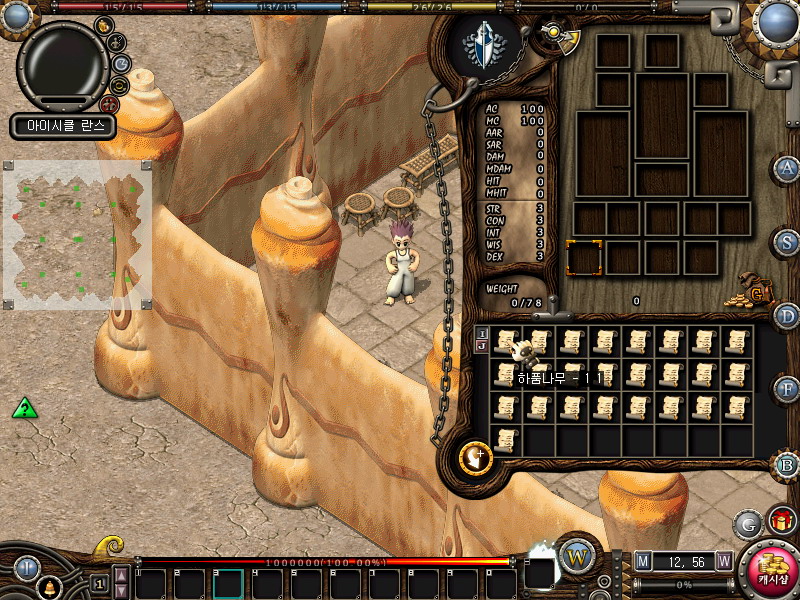Click the green warning triangle icon
Image resolution: width=800 pixels, height=600 pixels.
tap(25, 408)
